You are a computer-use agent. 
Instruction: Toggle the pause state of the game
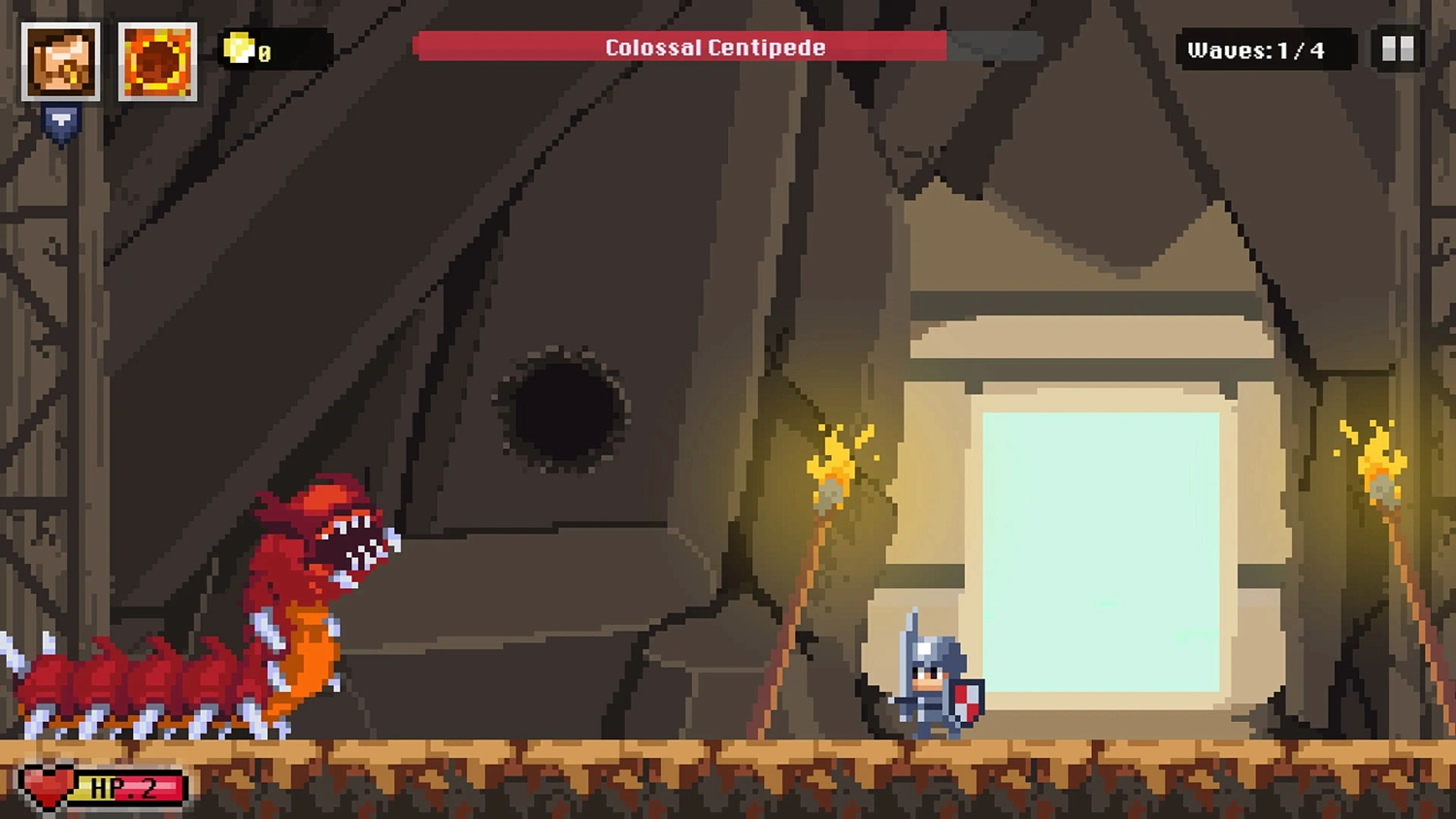pos(1398,49)
